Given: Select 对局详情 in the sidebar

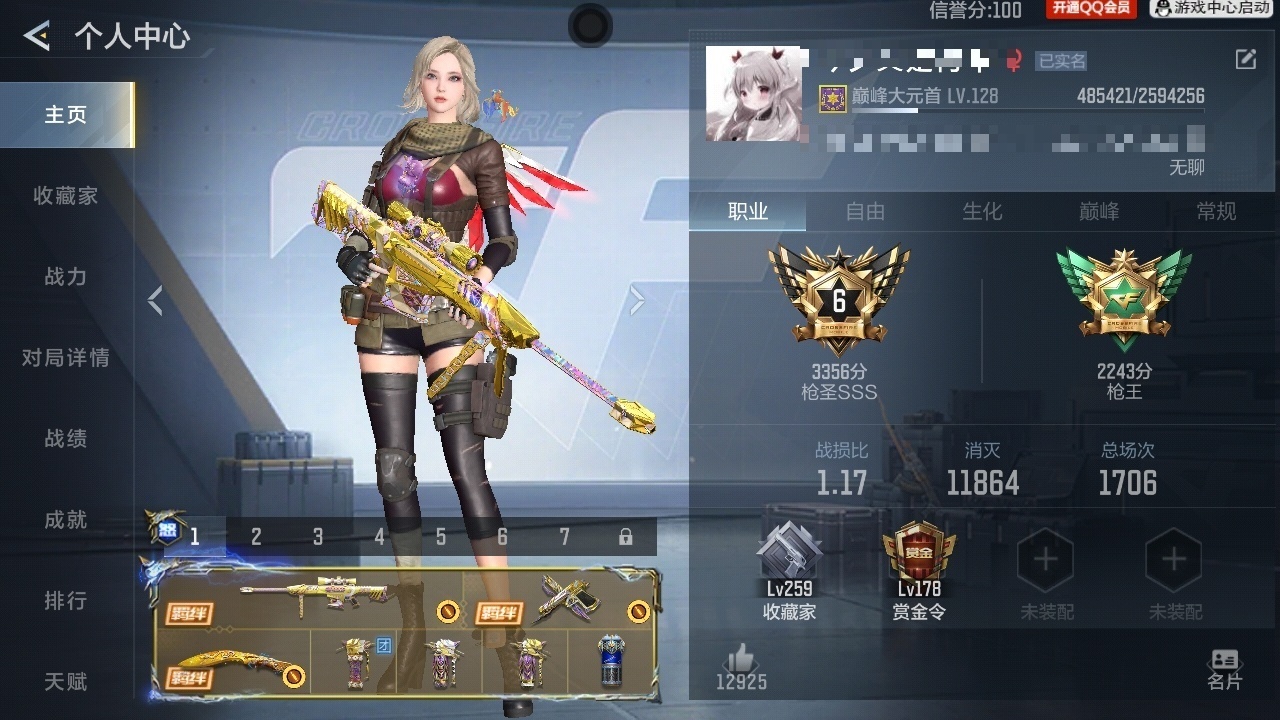Looking at the screenshot, I should click(66, 358).
